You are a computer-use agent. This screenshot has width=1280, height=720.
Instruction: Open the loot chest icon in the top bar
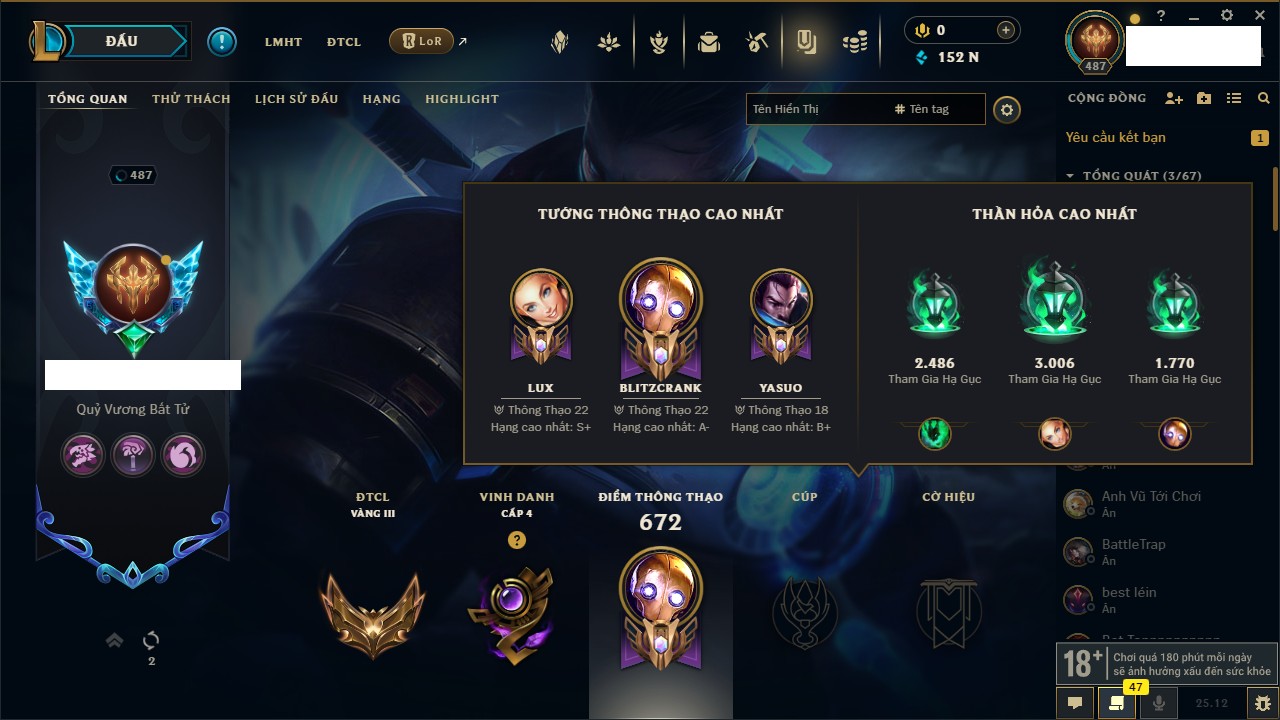[x=709, y=42]
